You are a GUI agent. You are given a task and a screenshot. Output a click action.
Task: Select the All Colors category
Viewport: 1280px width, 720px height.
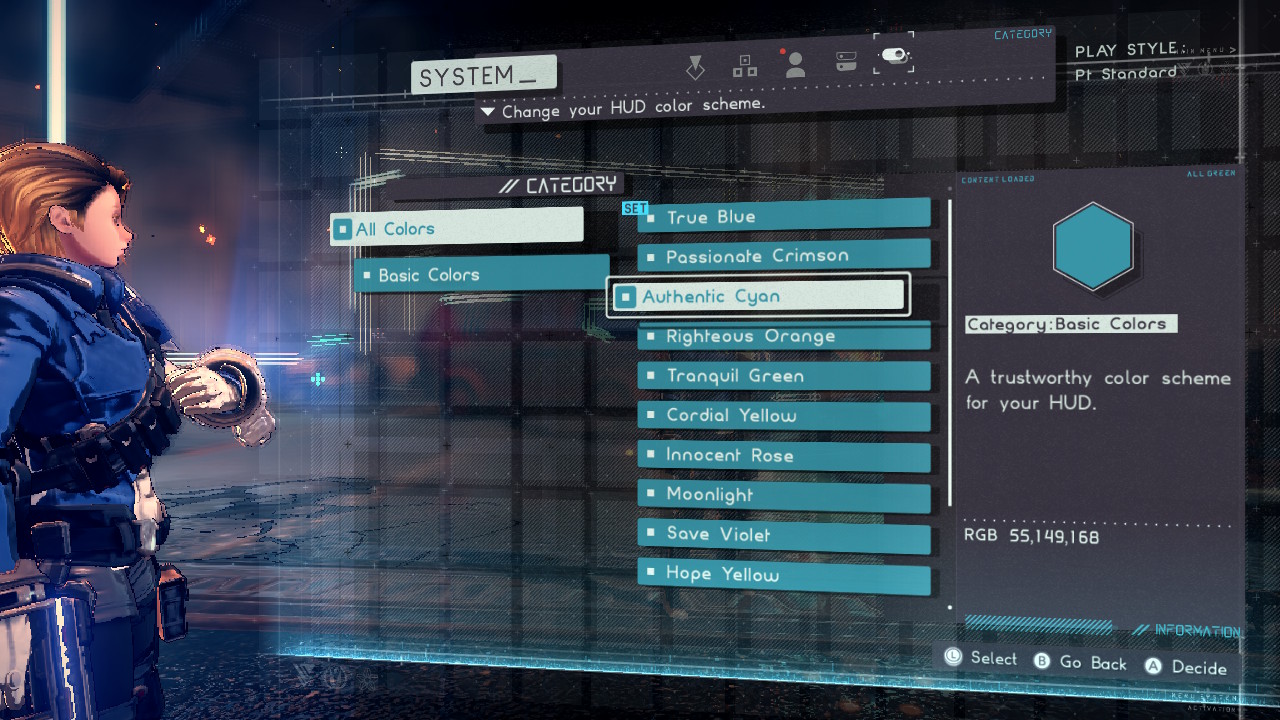coord(456,229)
